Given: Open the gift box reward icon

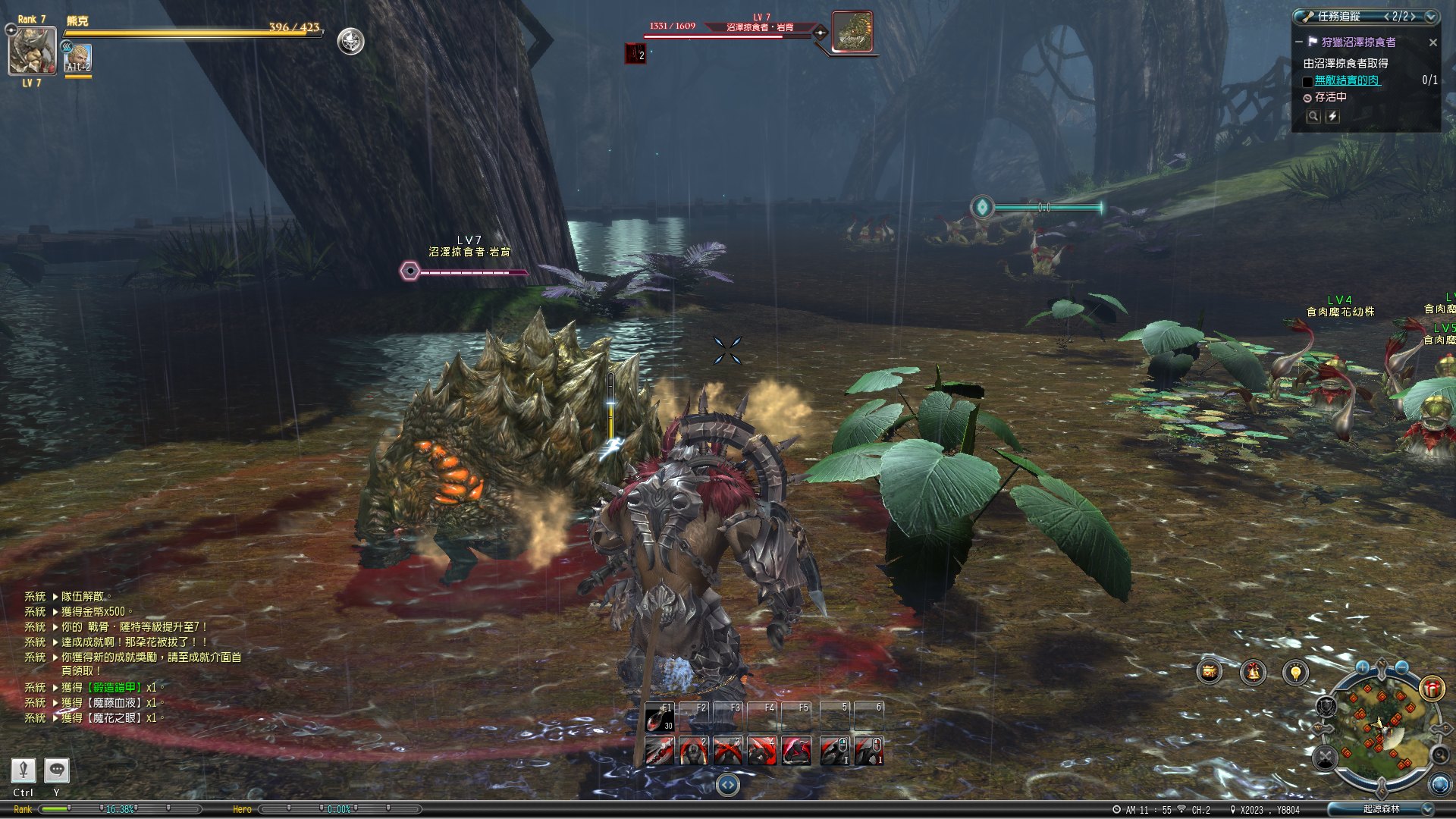Looking at the screenshot, I should (1432, 688).
